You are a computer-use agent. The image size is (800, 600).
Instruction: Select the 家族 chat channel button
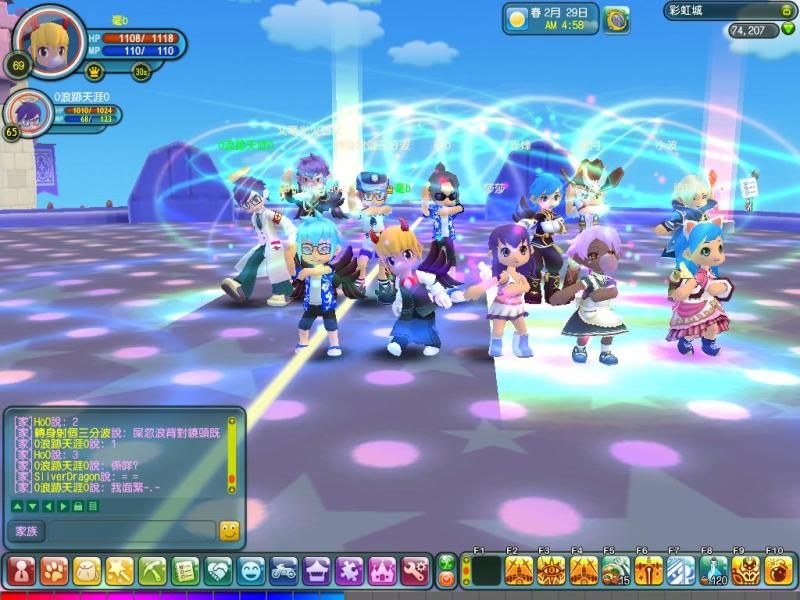coord(25,531)
